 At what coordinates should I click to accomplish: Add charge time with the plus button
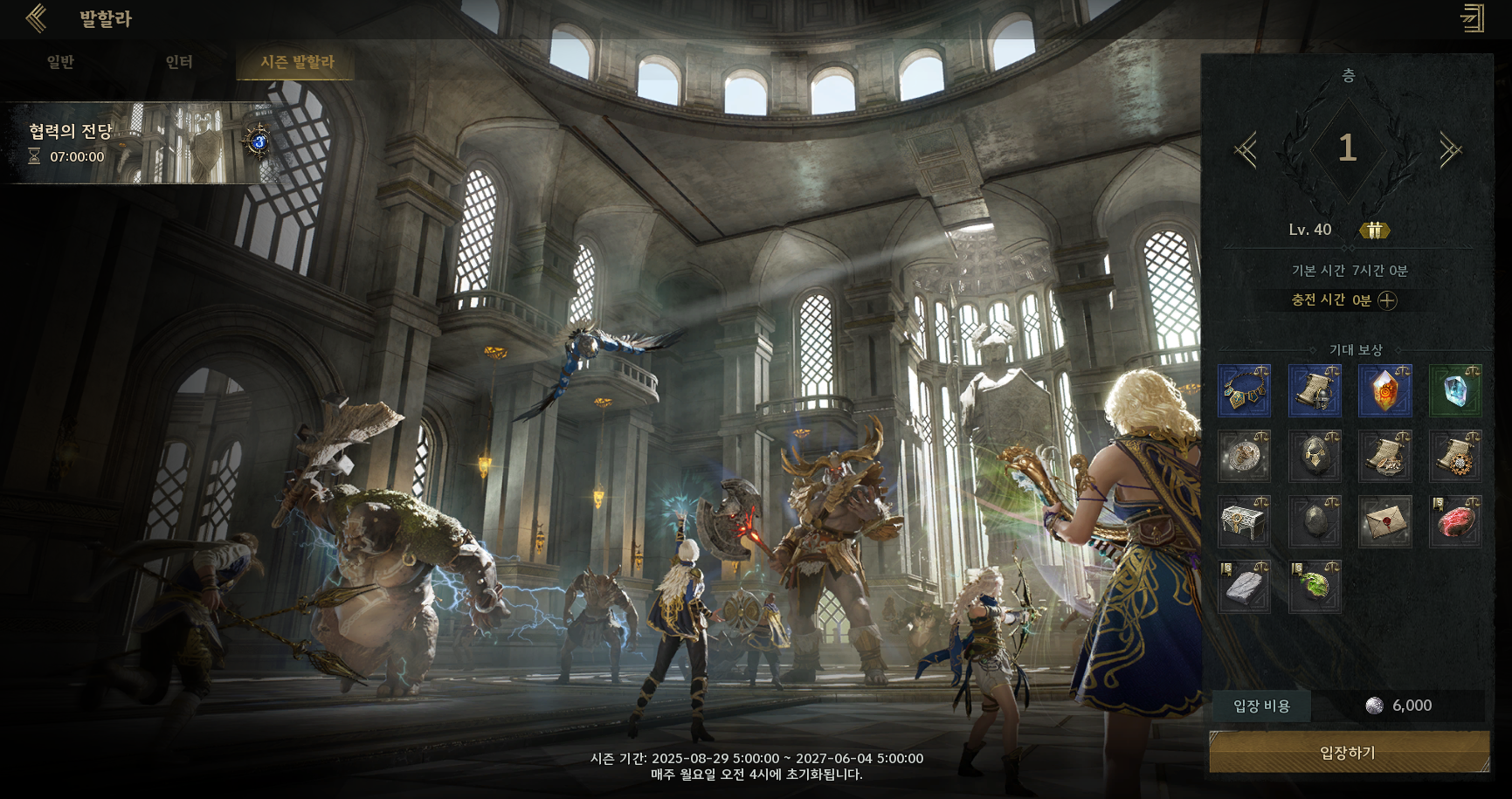pos(1387,300)
